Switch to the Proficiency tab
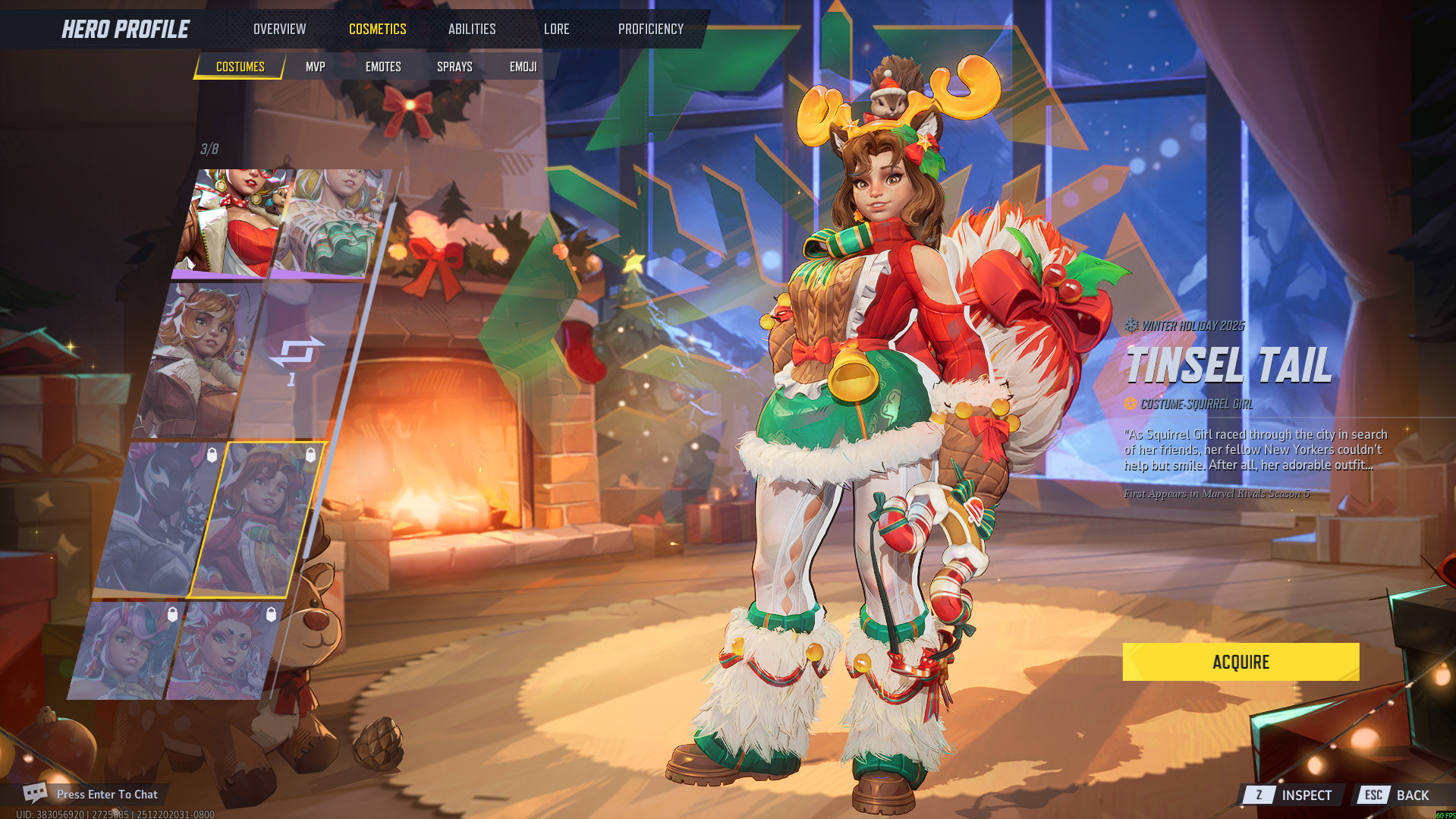Viewport: 1456px width, 819px height. (x=650, y=29)
